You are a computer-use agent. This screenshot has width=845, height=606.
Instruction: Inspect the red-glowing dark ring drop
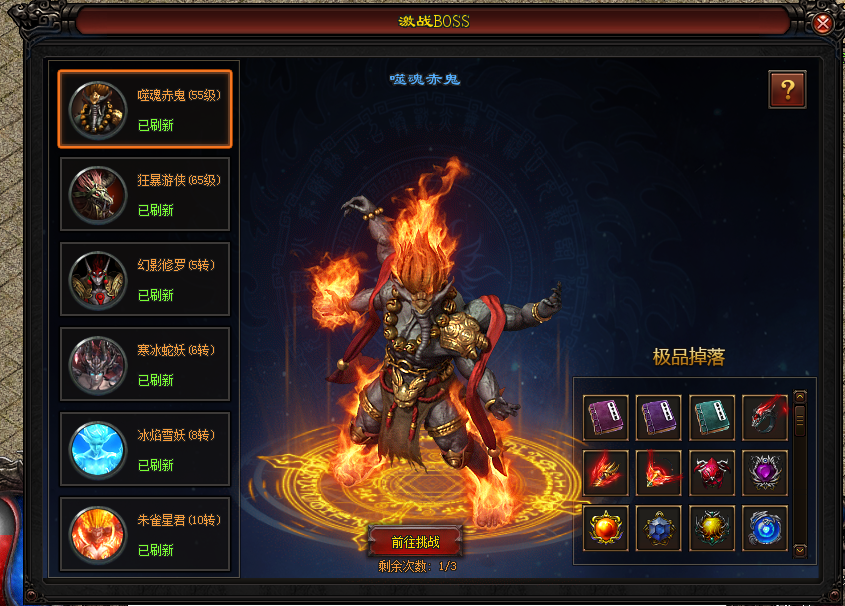click(765, 417)
